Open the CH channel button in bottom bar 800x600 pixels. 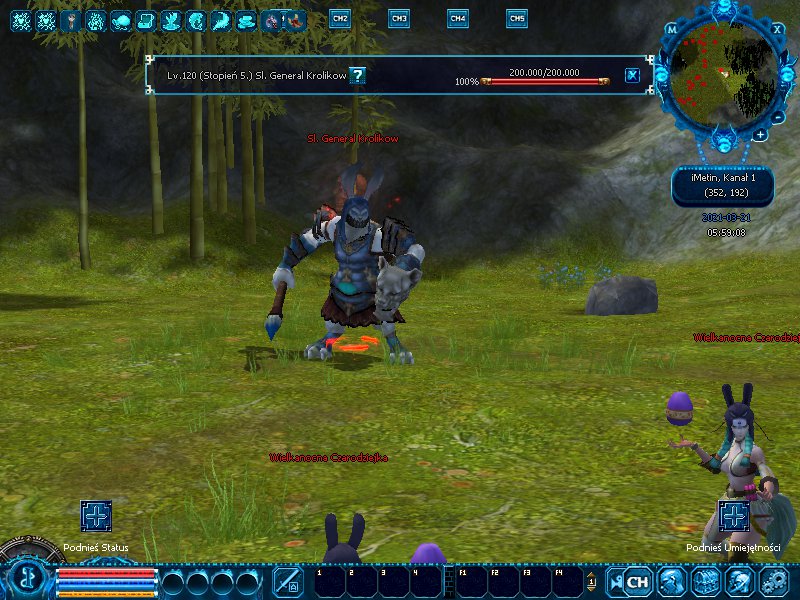637,580
